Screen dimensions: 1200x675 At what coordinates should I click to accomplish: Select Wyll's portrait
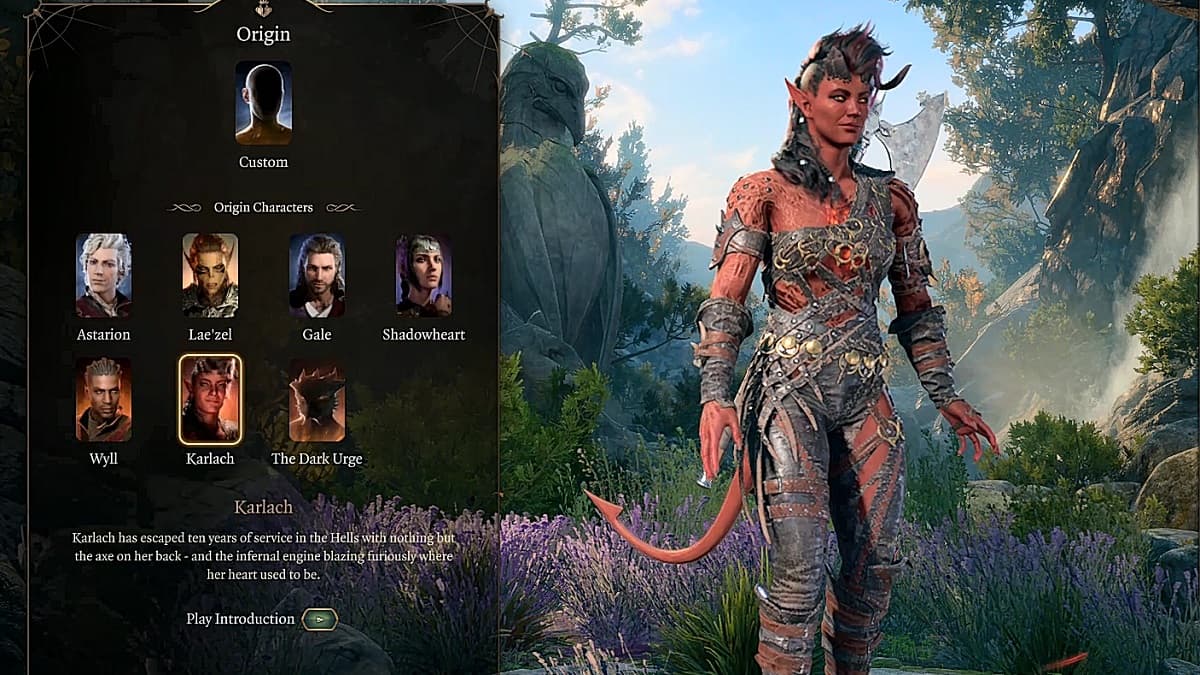click(x=104, y=399)
